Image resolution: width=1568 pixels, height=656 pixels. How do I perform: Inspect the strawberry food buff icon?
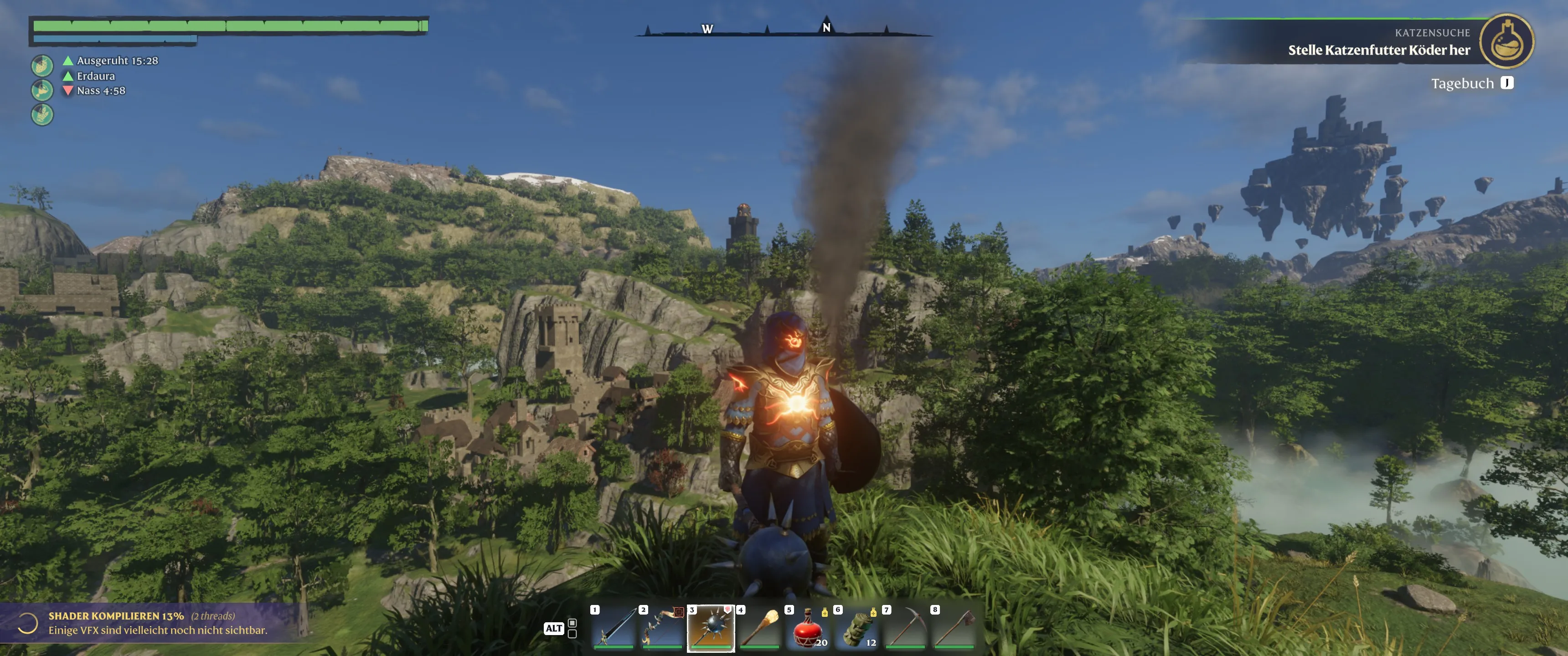42,66
